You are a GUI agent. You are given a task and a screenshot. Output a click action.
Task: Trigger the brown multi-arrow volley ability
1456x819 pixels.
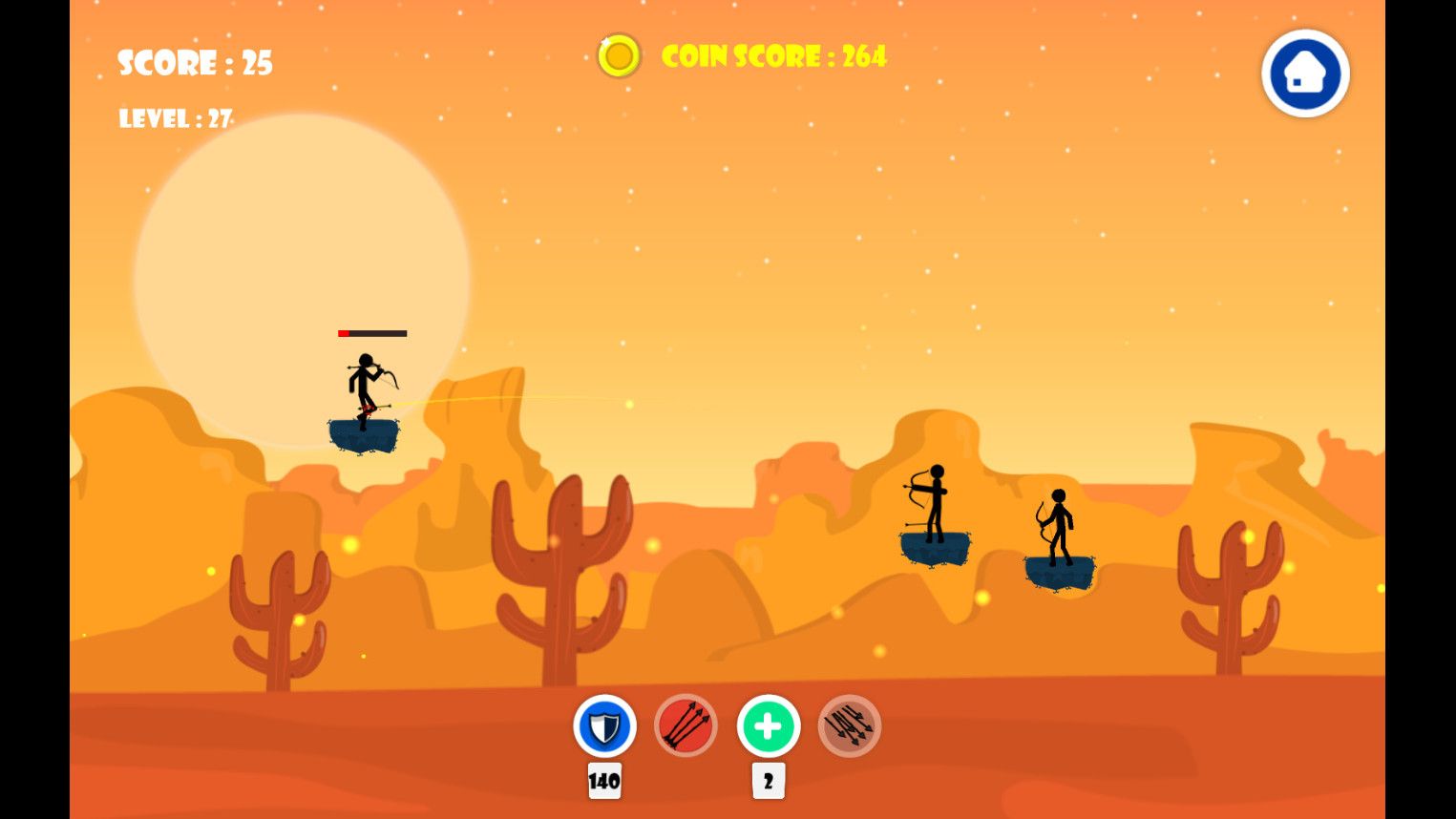[x=849, y=726]
